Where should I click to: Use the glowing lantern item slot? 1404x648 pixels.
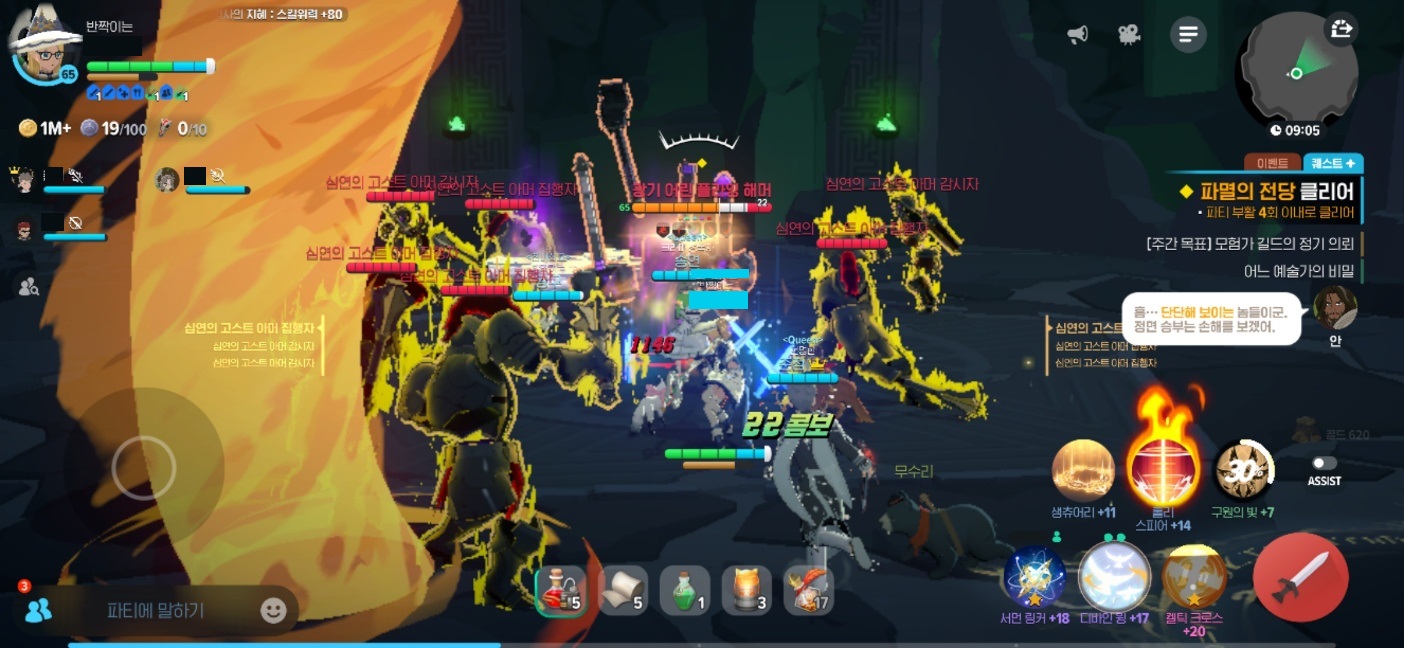[x=747, y=590]
